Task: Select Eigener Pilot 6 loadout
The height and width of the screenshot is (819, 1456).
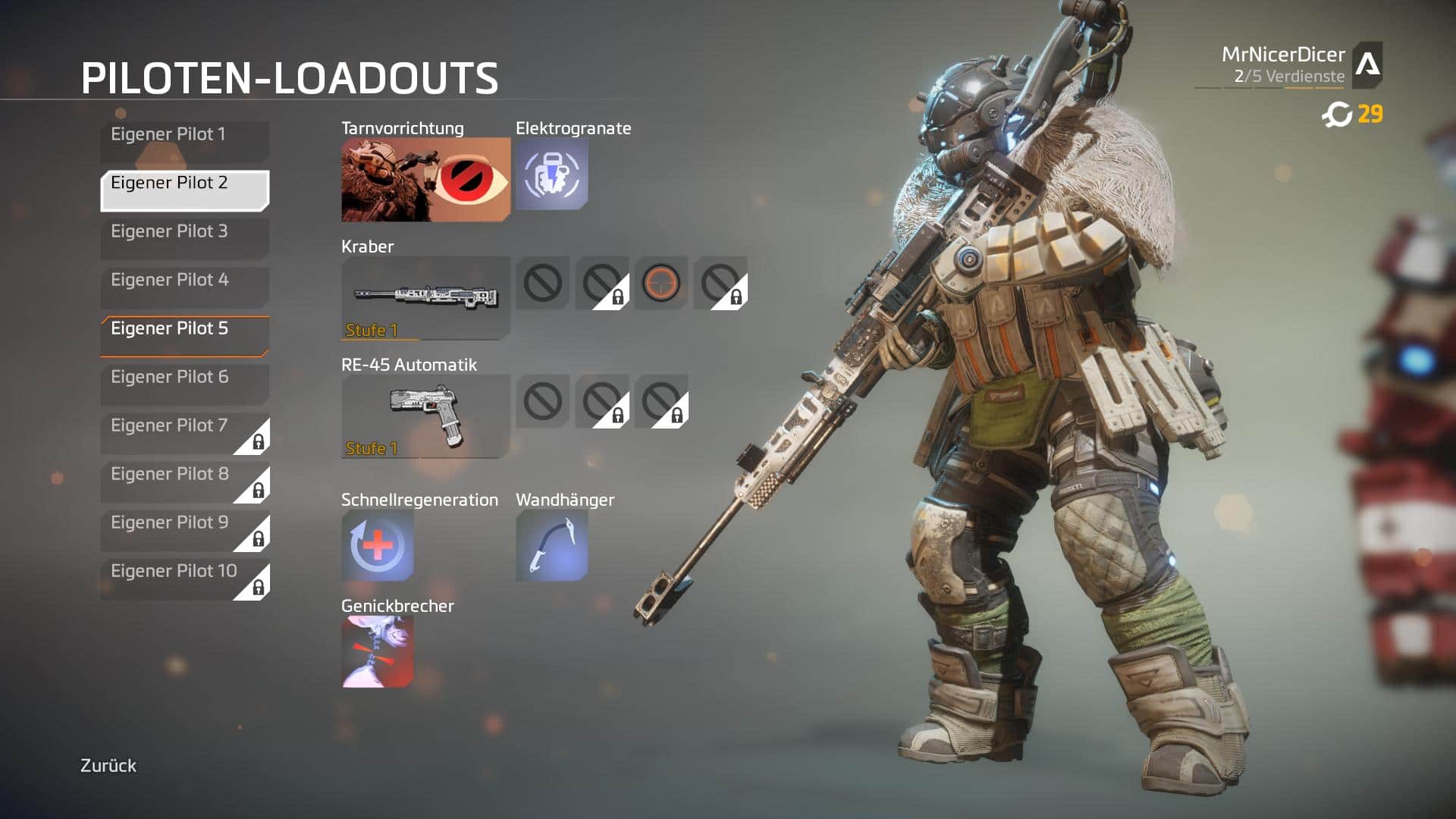Action: [184, 384]
